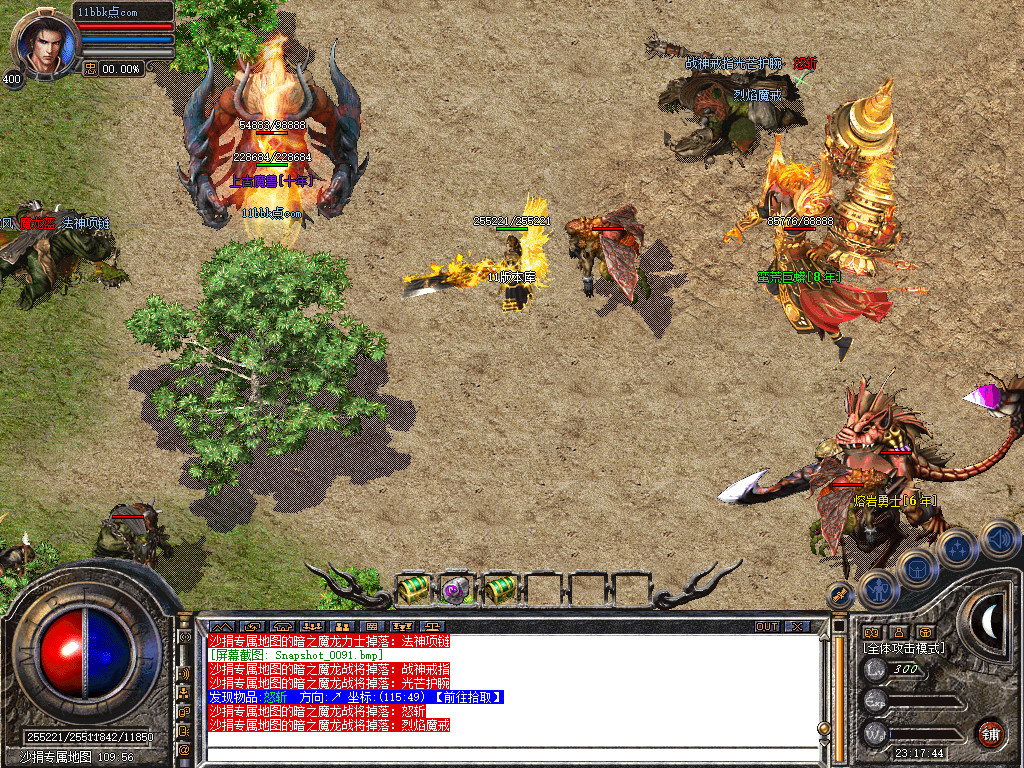Click the hero portrait at top left
1024x768 pixels.
coord(43,42)
